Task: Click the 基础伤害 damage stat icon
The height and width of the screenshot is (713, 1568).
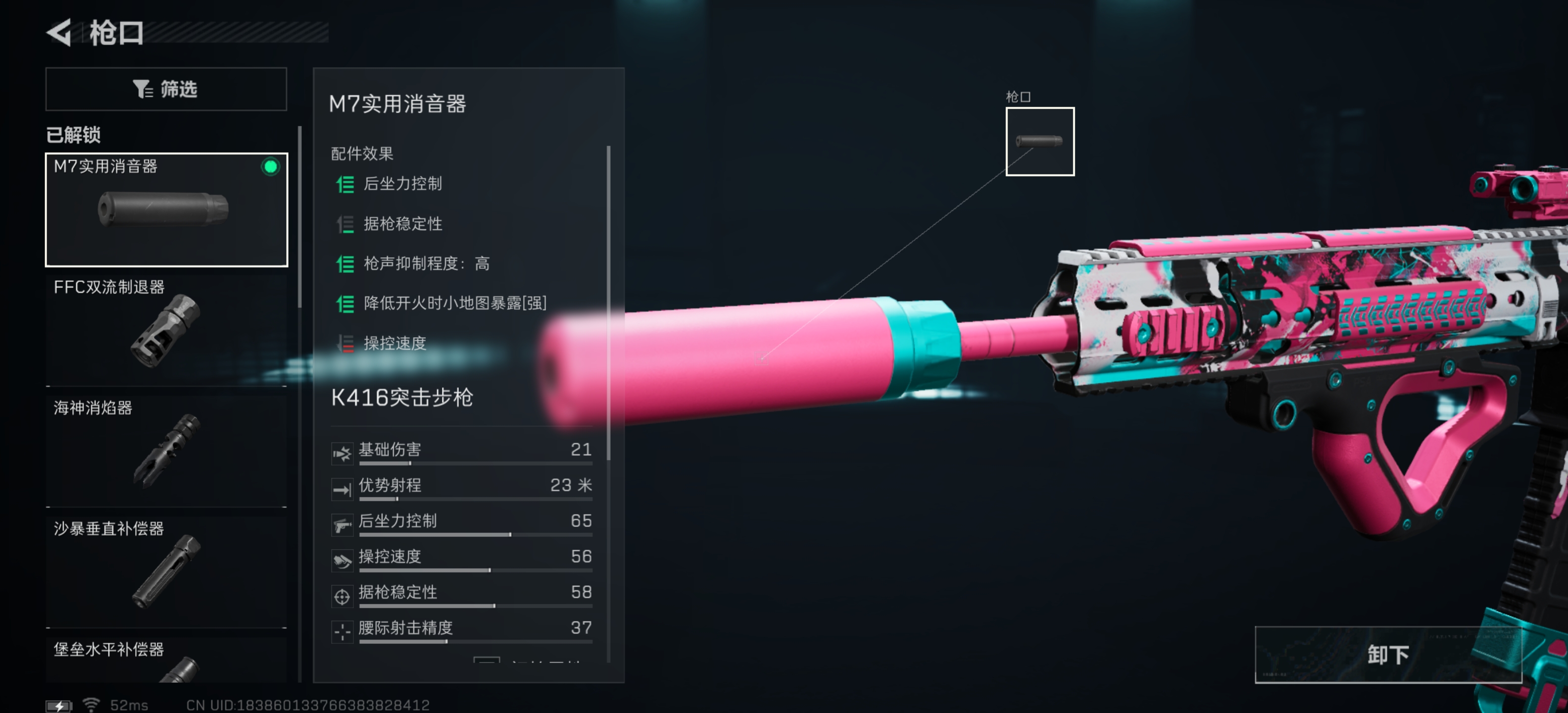Action: click(x=343, y=453)
